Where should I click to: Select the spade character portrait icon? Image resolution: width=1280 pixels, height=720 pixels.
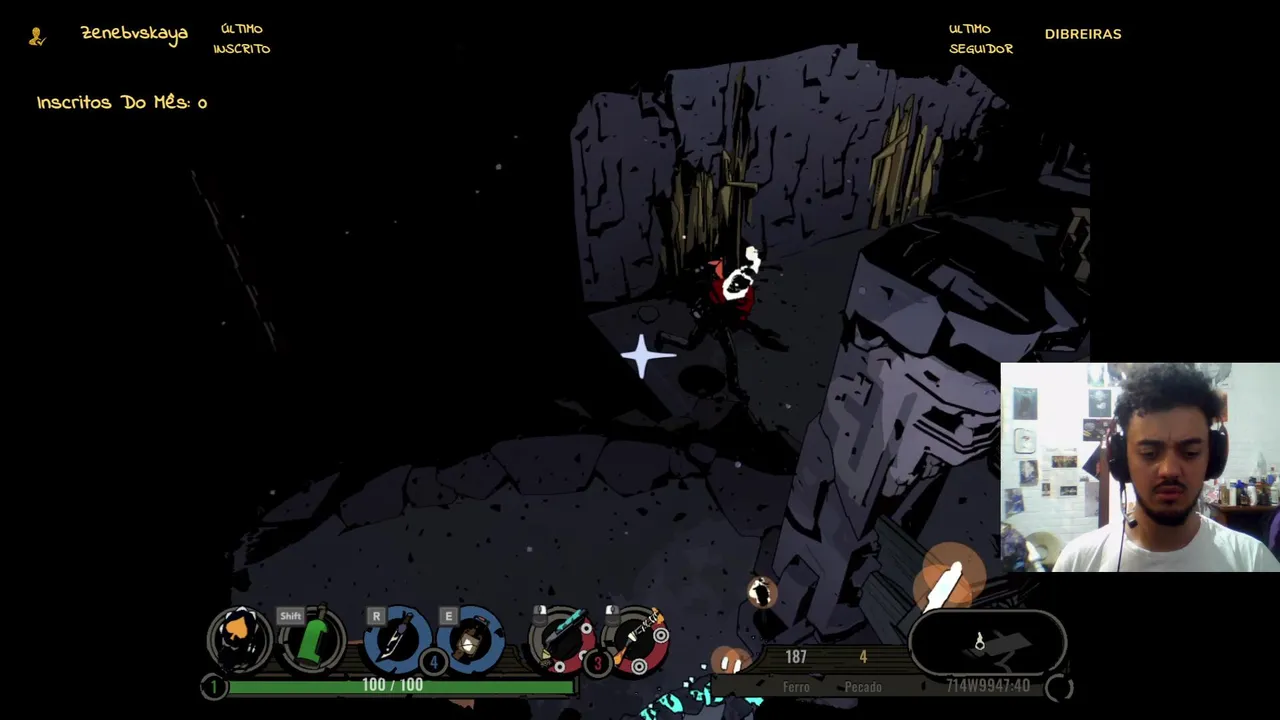[240, 638]
